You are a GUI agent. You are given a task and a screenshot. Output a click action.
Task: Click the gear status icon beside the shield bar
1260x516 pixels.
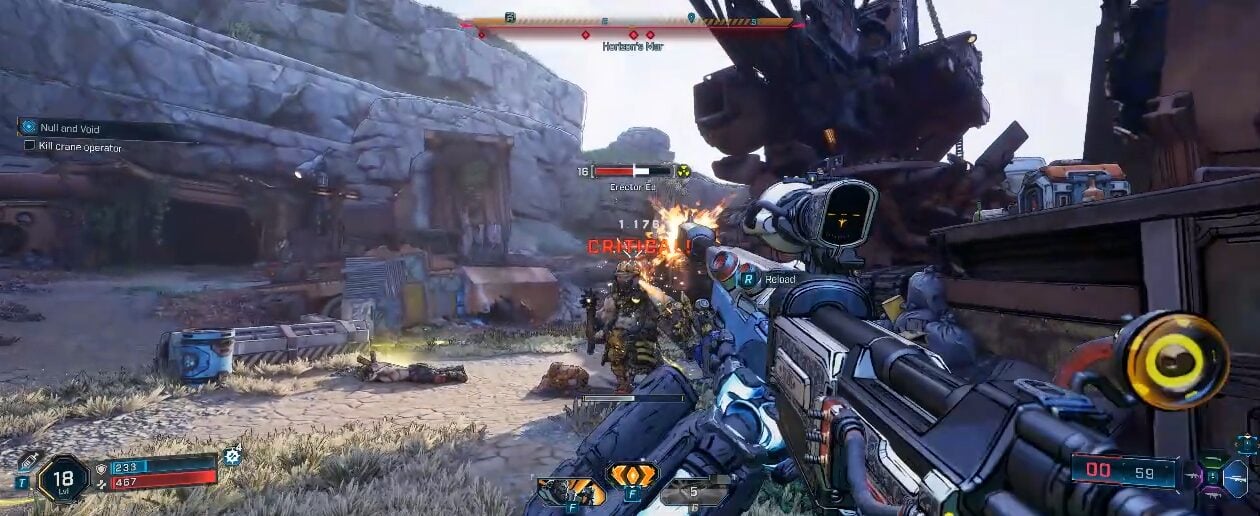click(x=233, y=456)
